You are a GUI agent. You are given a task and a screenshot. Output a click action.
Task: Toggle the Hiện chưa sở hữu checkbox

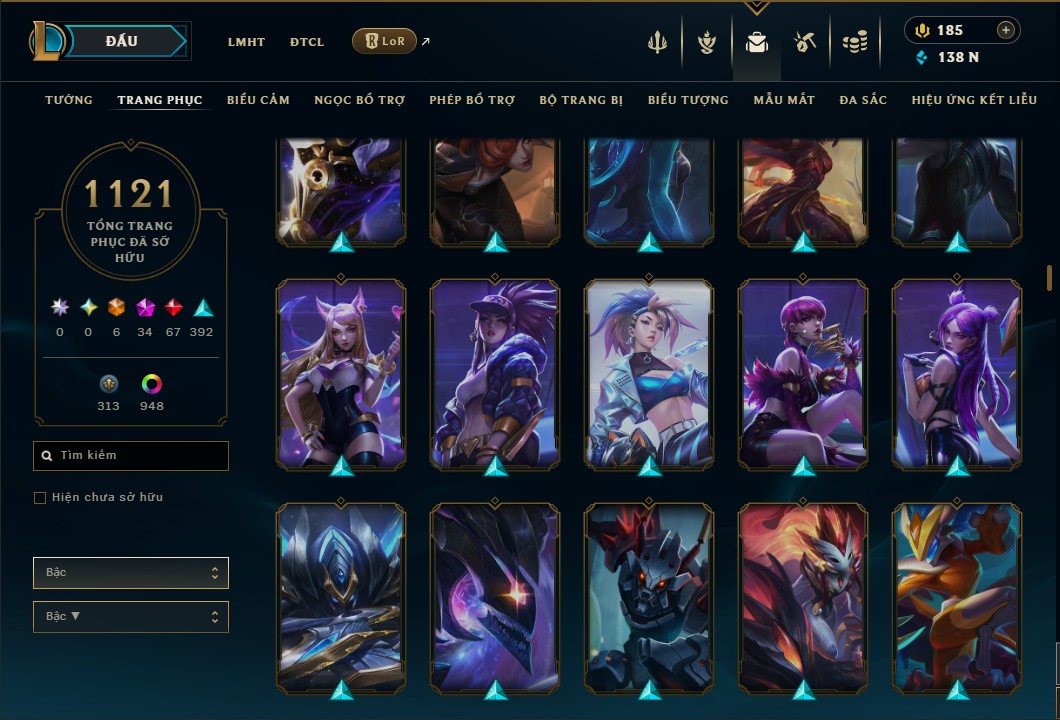[x=40, y=498]
